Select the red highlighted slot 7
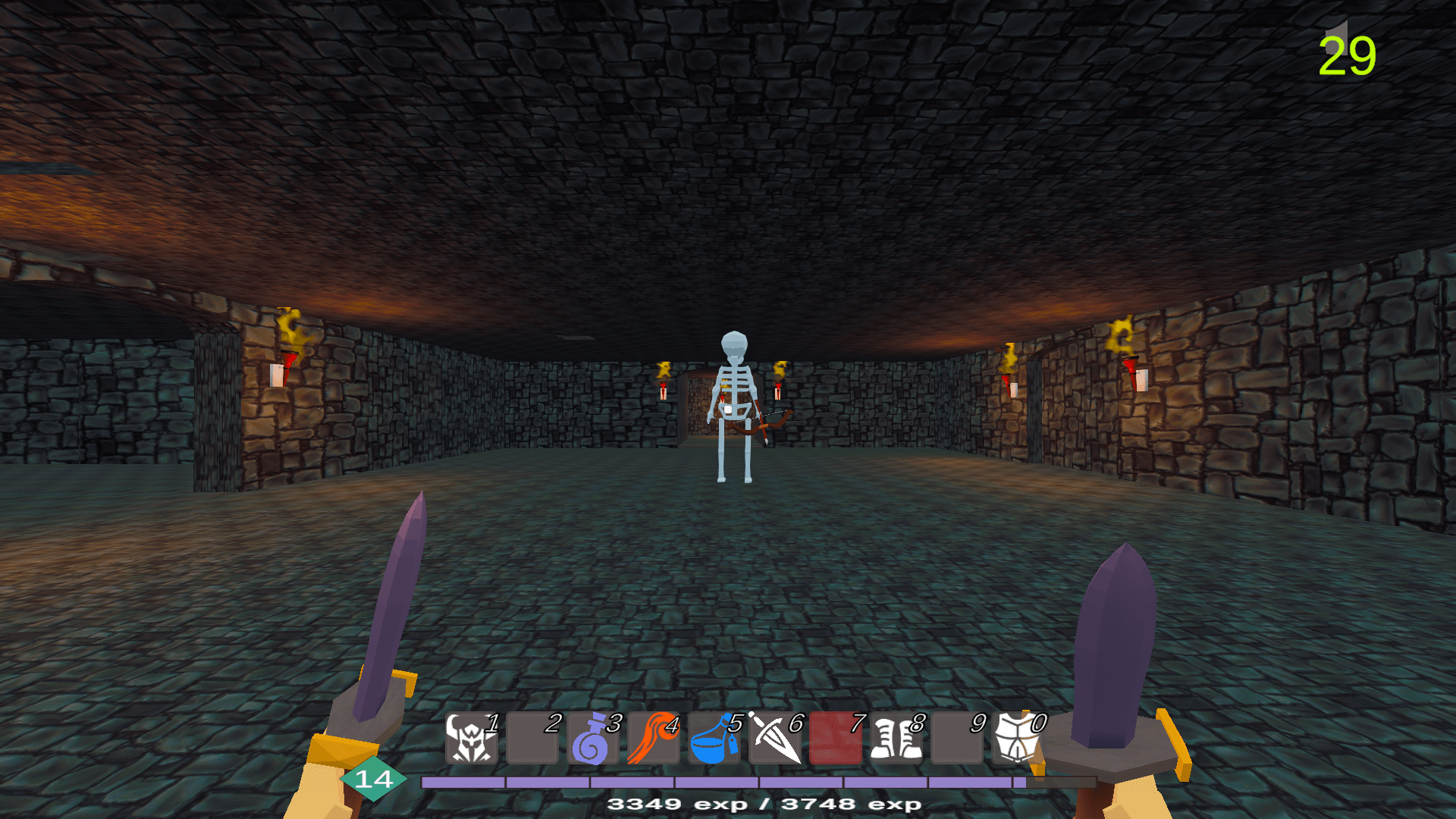Image resolution: width=1456 pixels, height=819 pixels. coord(835,738)
